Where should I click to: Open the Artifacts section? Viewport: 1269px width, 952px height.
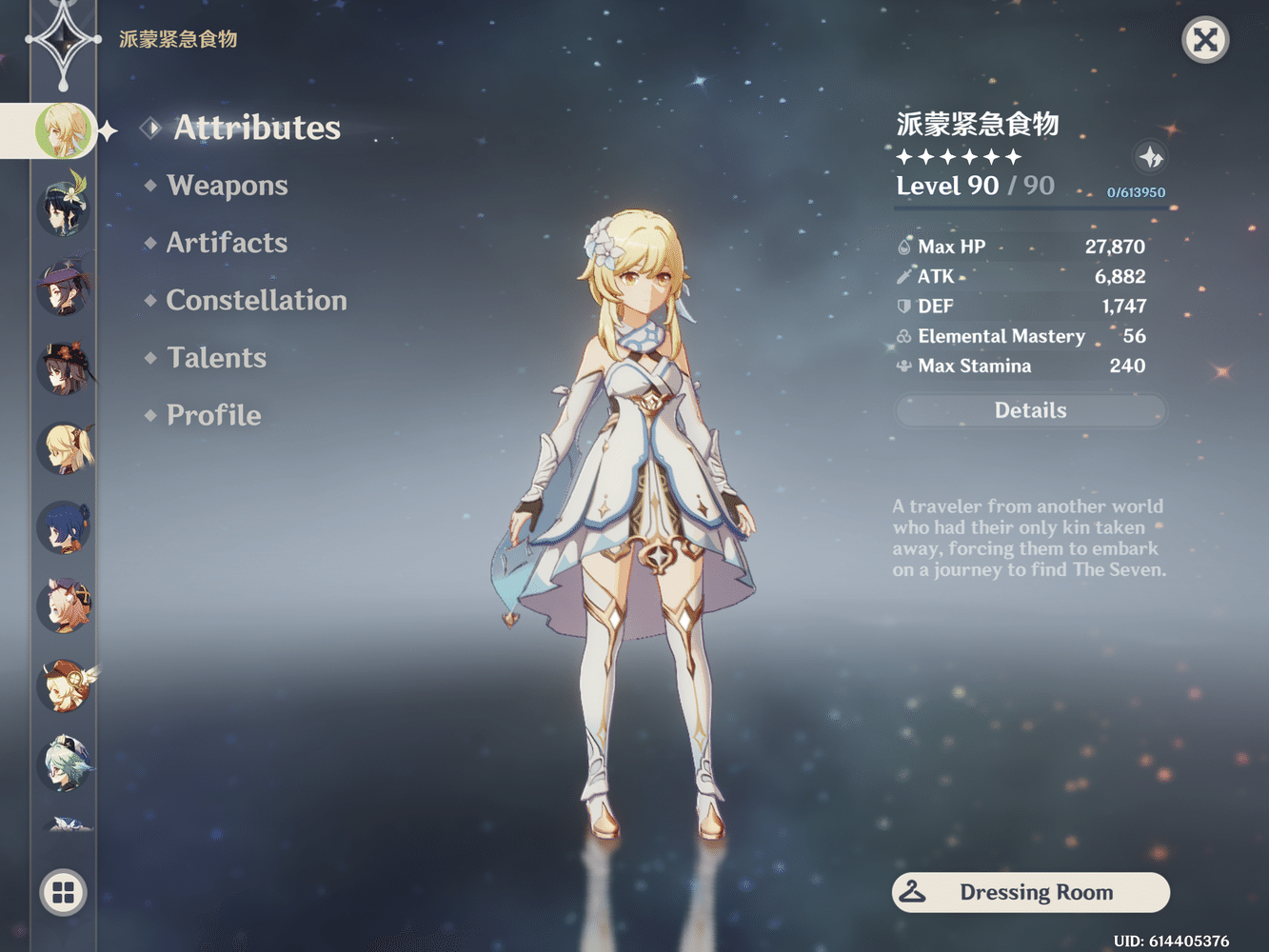tap(227, 244)
